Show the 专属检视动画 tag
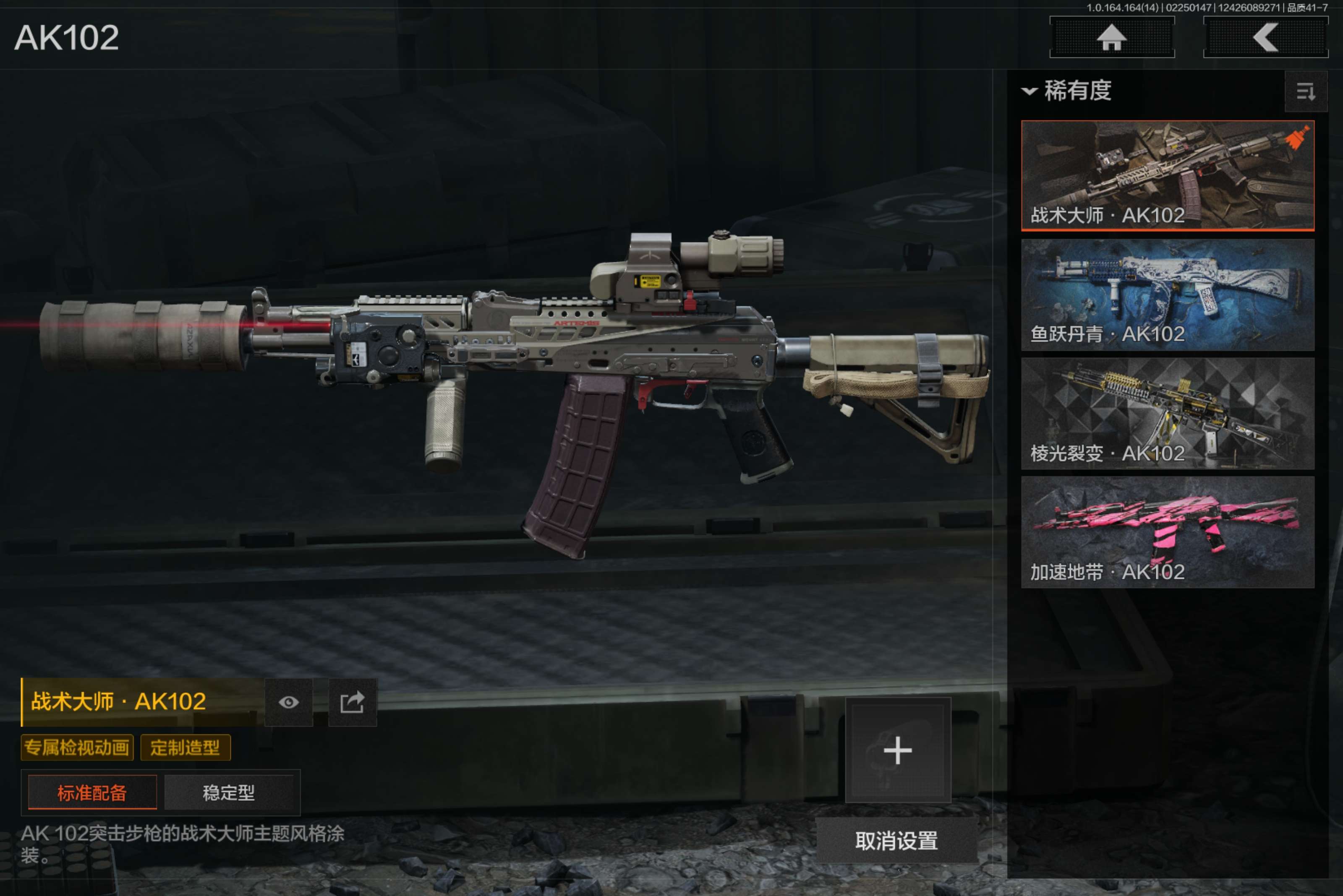This screenshot has height=896, width=1343. (77, 748)
